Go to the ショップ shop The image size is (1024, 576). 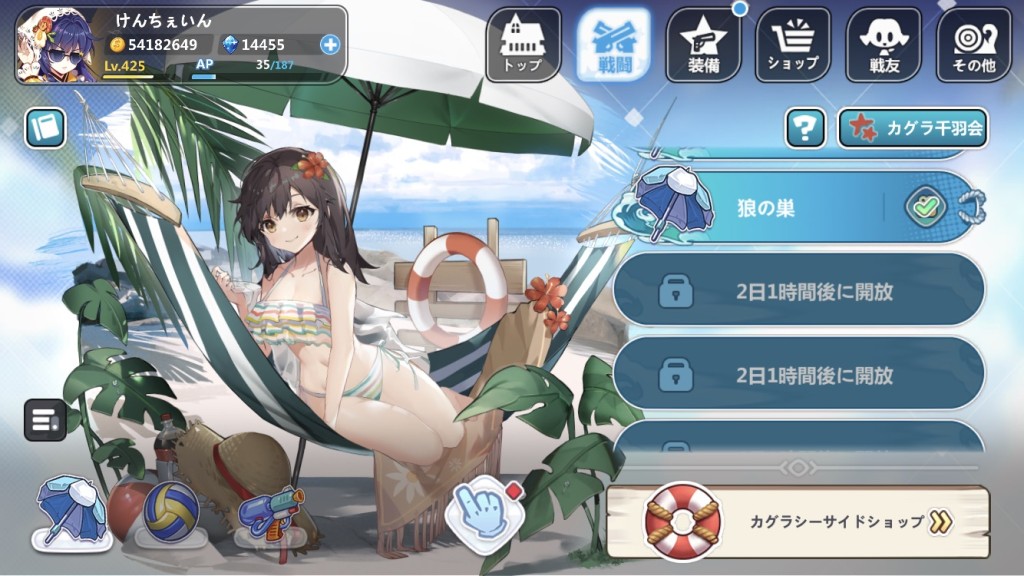point(793,44)
